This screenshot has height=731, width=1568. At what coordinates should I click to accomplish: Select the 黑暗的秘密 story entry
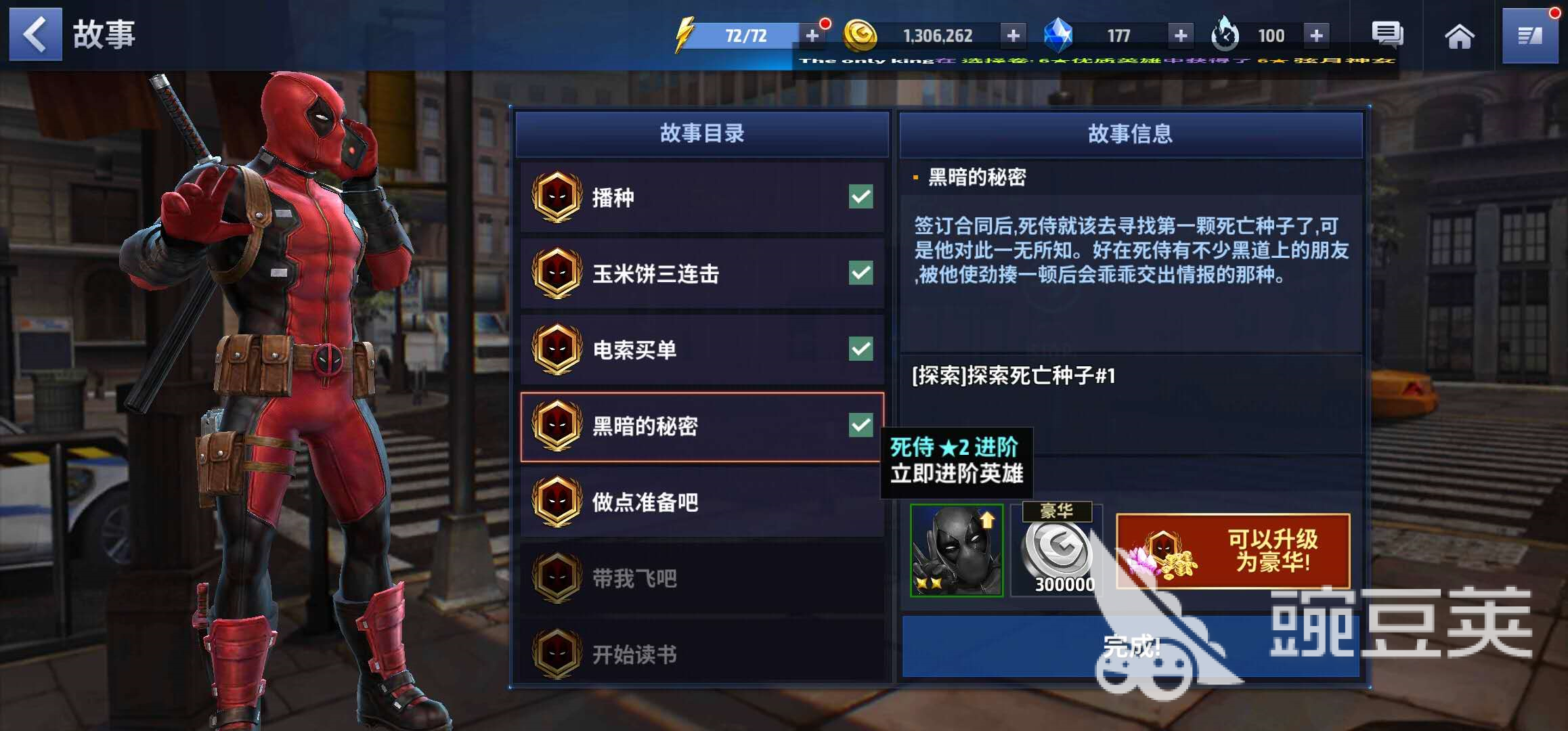point(702,426)
